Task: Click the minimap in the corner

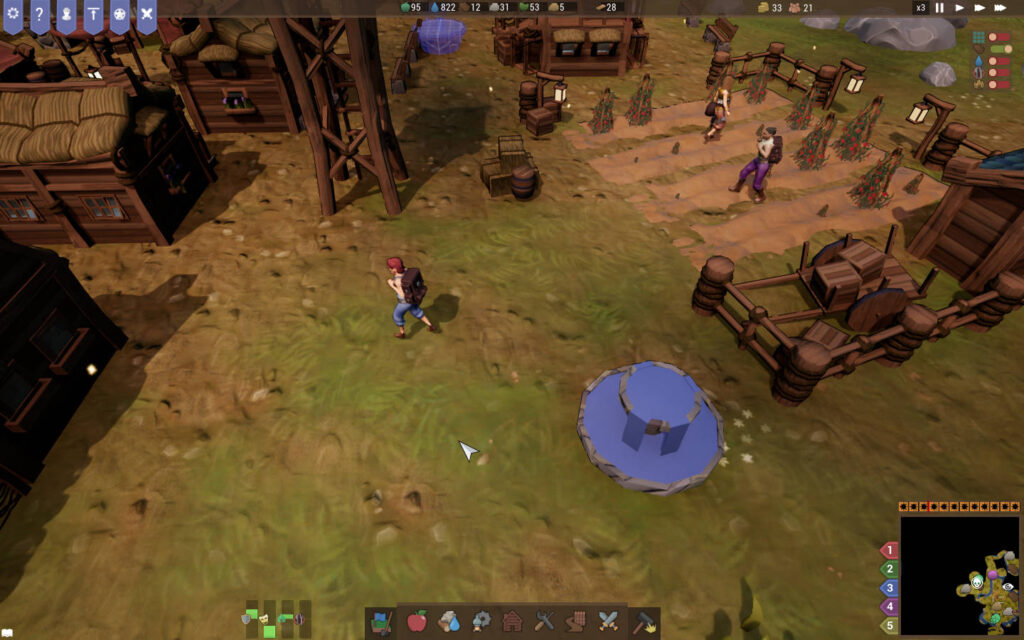Action: click(x=959, y=575)
